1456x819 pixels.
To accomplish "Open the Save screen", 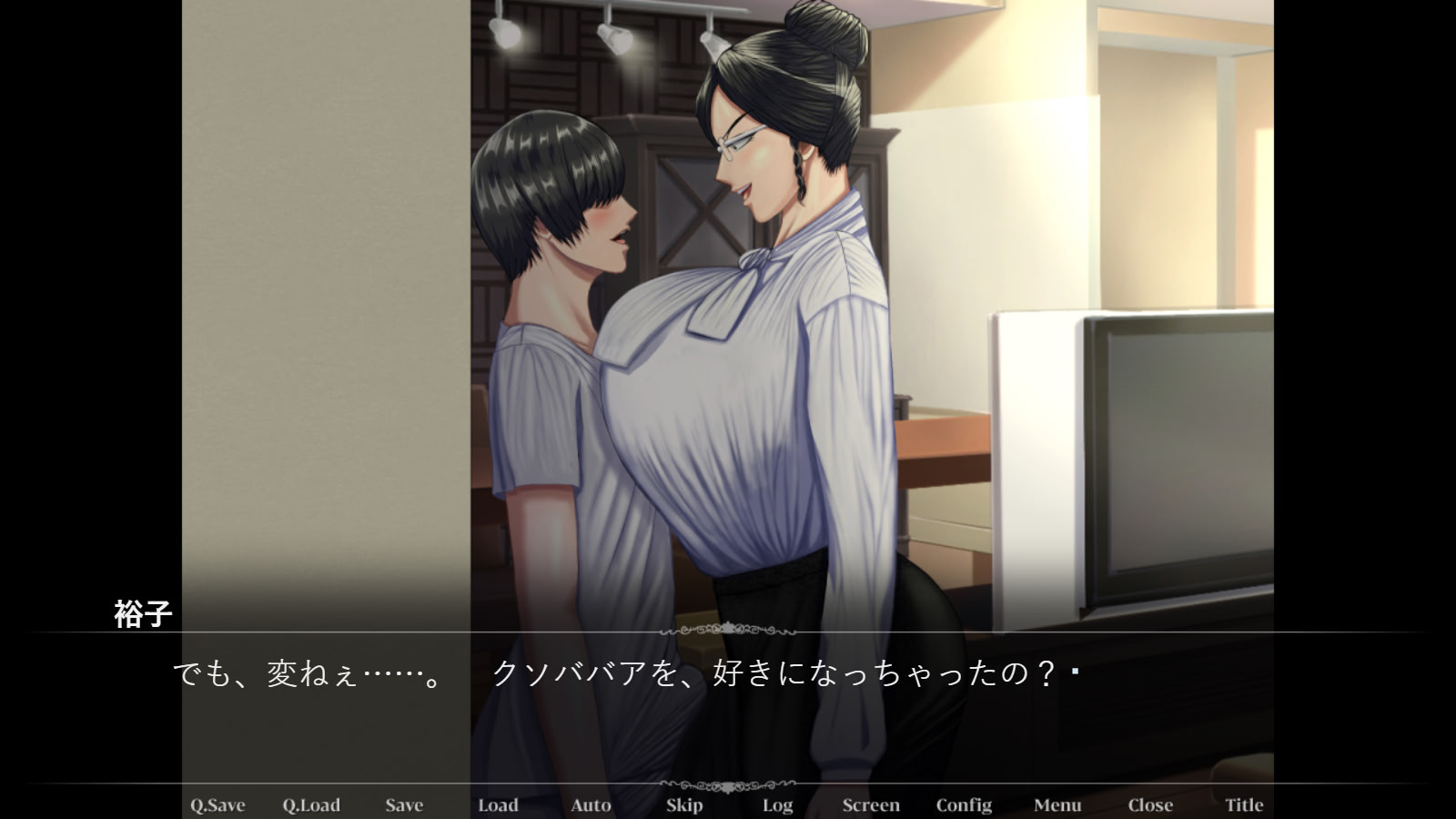I will [405, 805].
